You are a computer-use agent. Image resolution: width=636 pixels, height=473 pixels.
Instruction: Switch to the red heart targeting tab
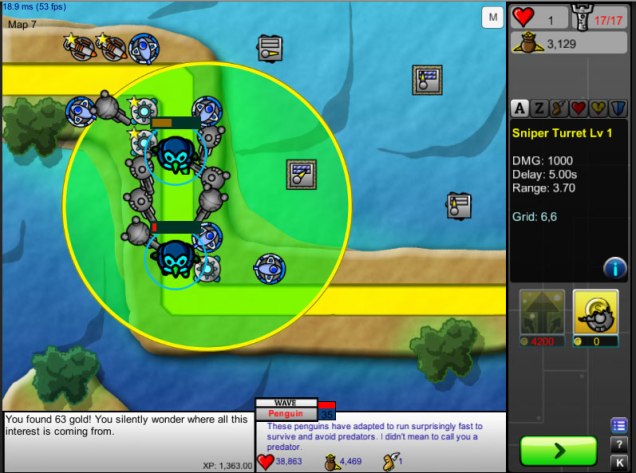point(578,108)
